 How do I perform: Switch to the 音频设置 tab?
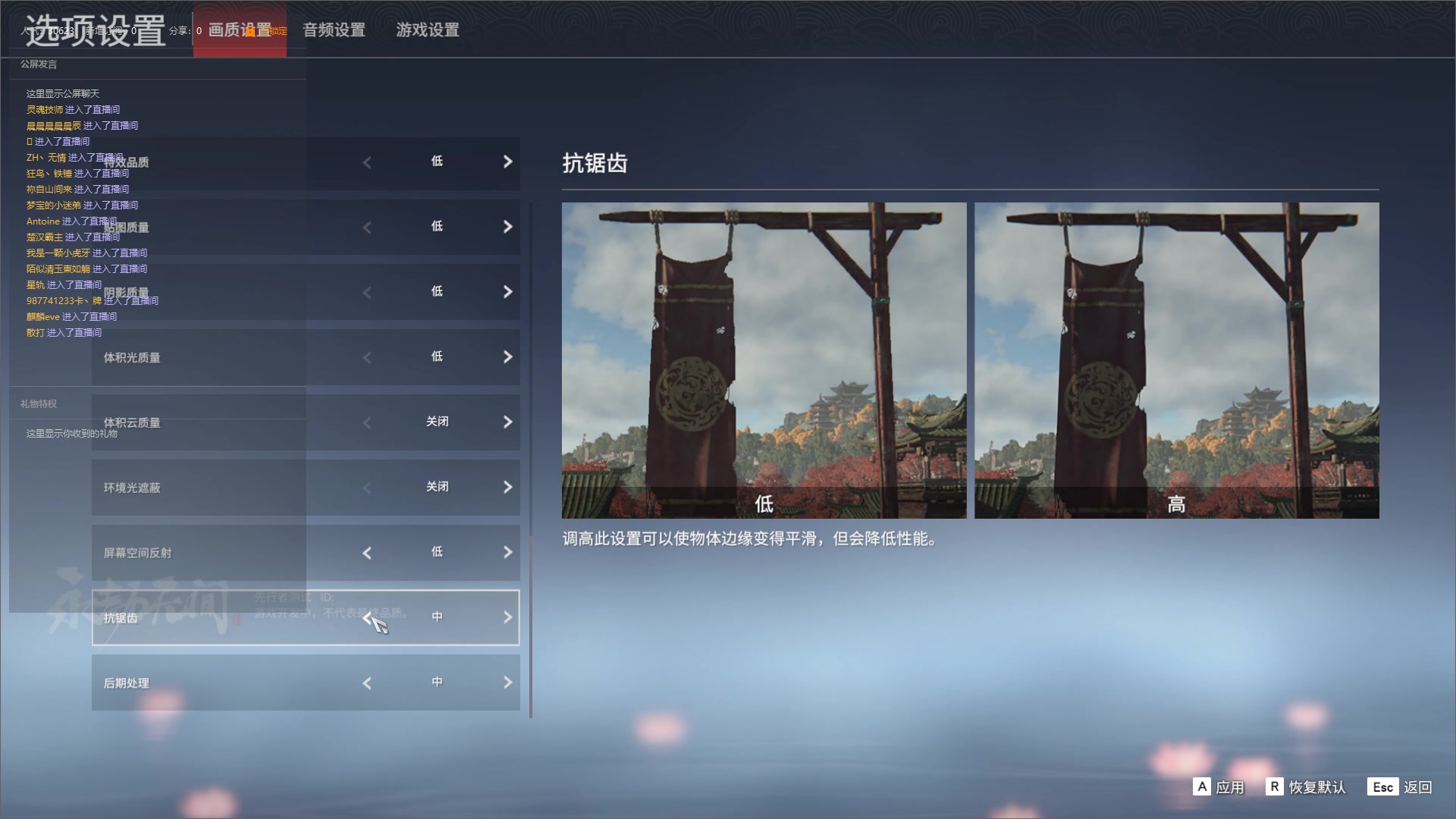click(334, 30)
